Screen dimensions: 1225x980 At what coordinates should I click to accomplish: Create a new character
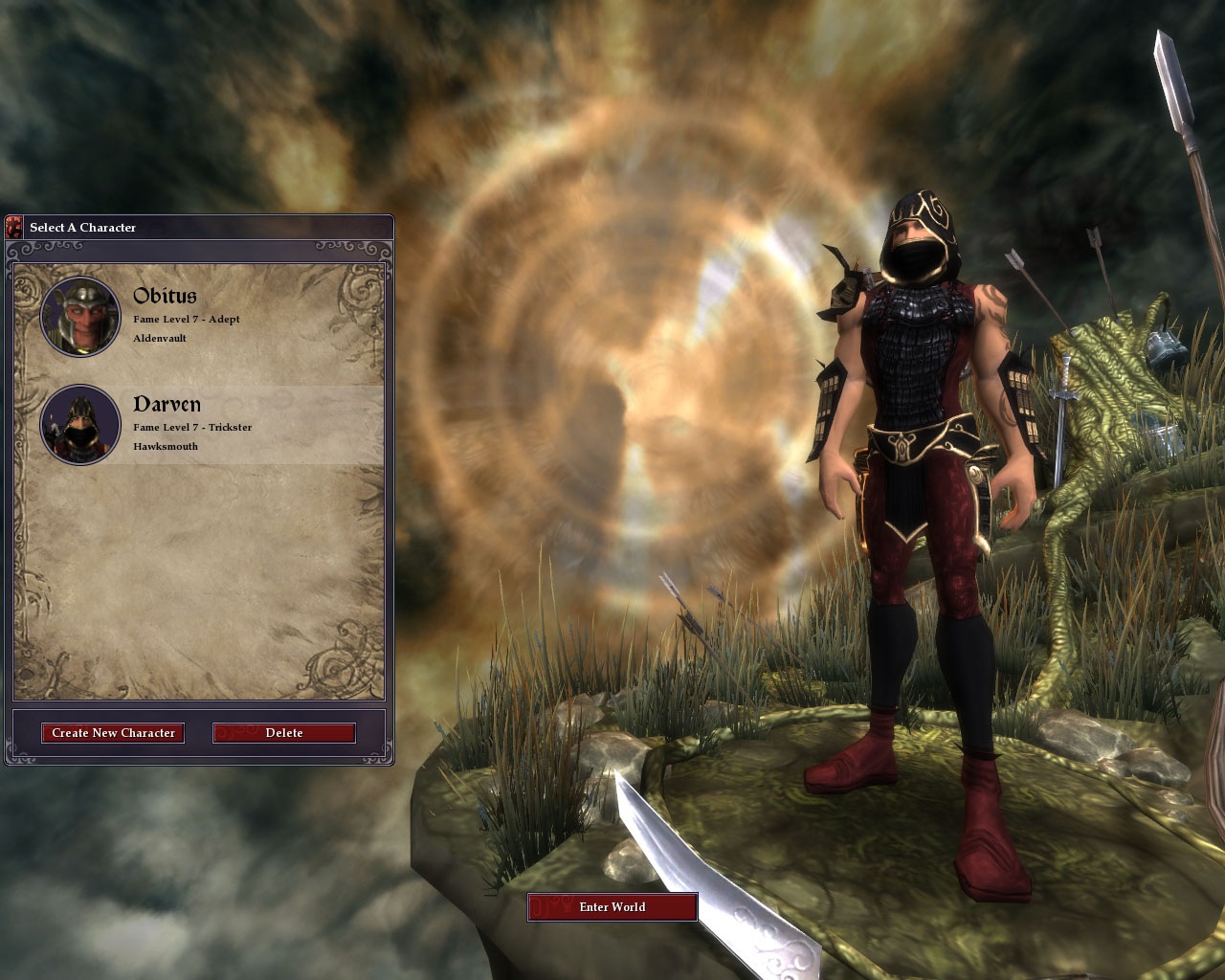click(113, 733)
